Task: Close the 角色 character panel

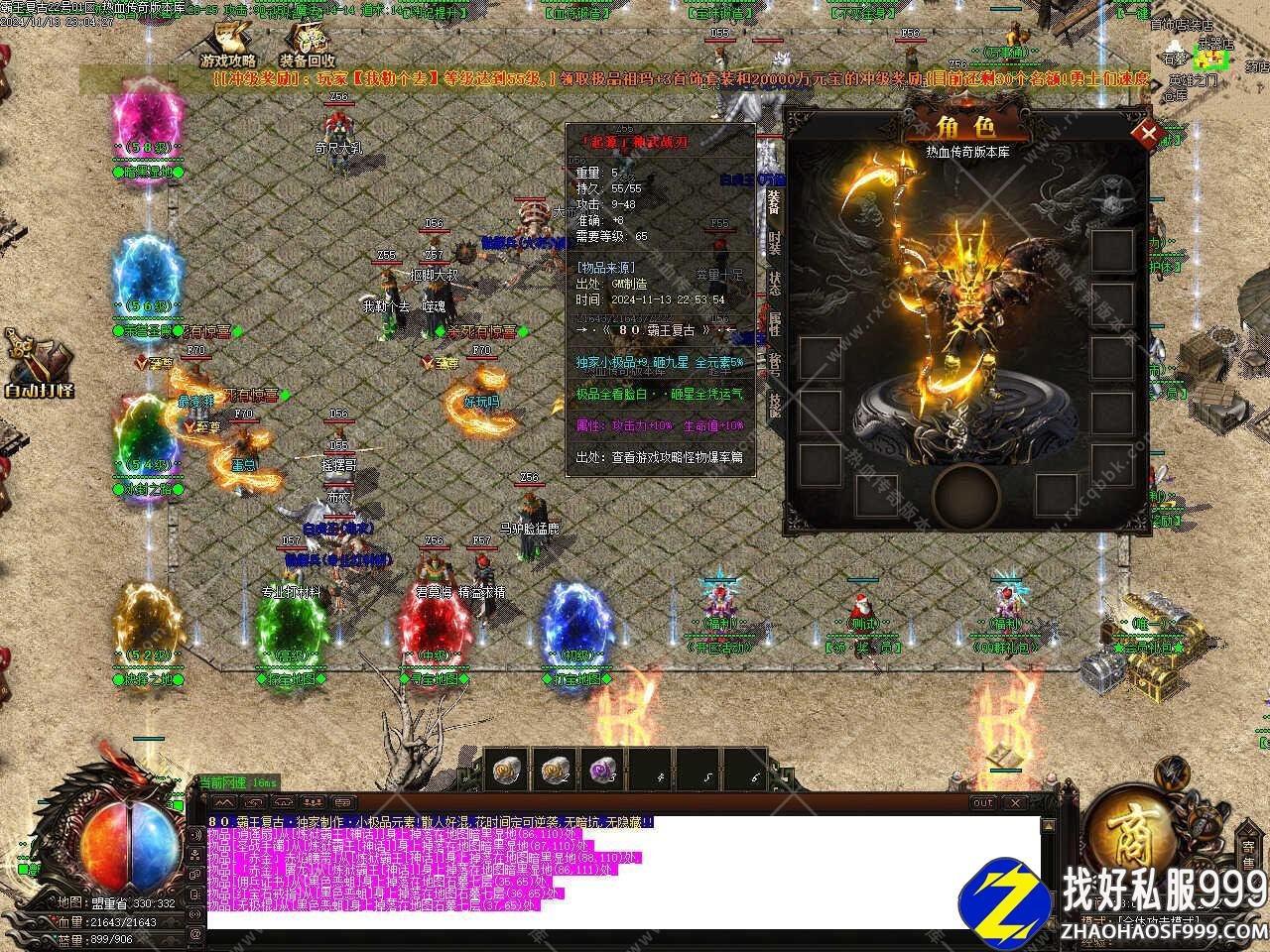Action: [1148, 132]
